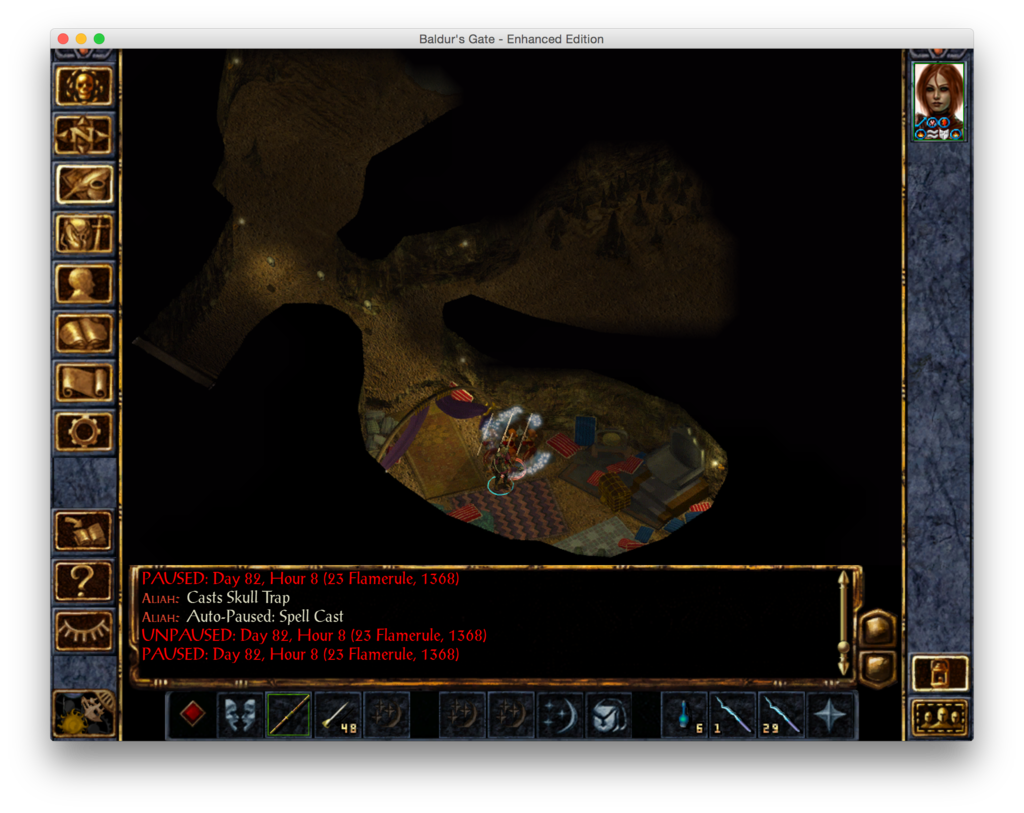This screenshot has width=1024, height=813.
Task: Select the red-haired character portrait
Action: [x=939, y=101]
